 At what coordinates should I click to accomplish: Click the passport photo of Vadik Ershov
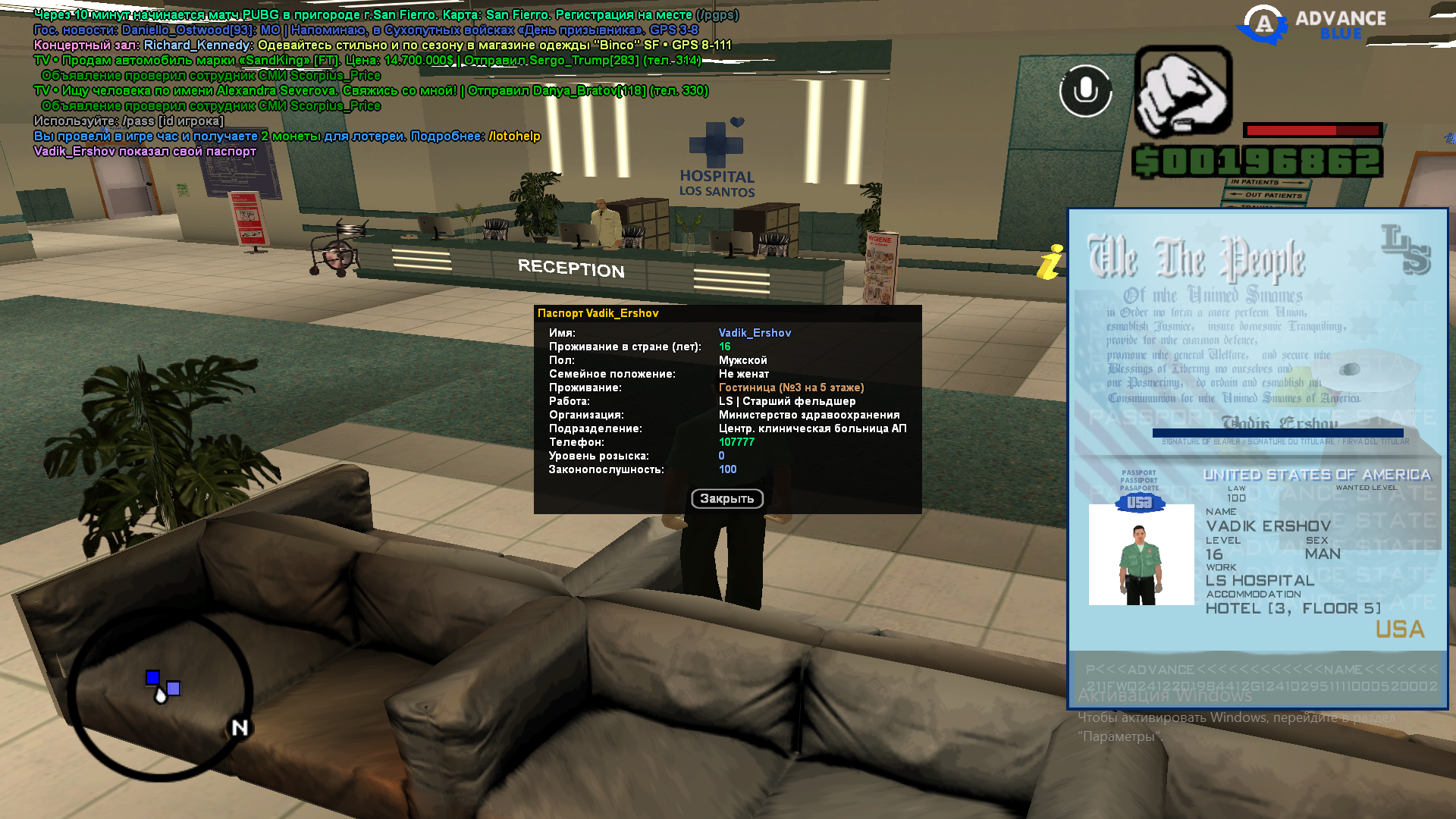[x=1141, y=554]
